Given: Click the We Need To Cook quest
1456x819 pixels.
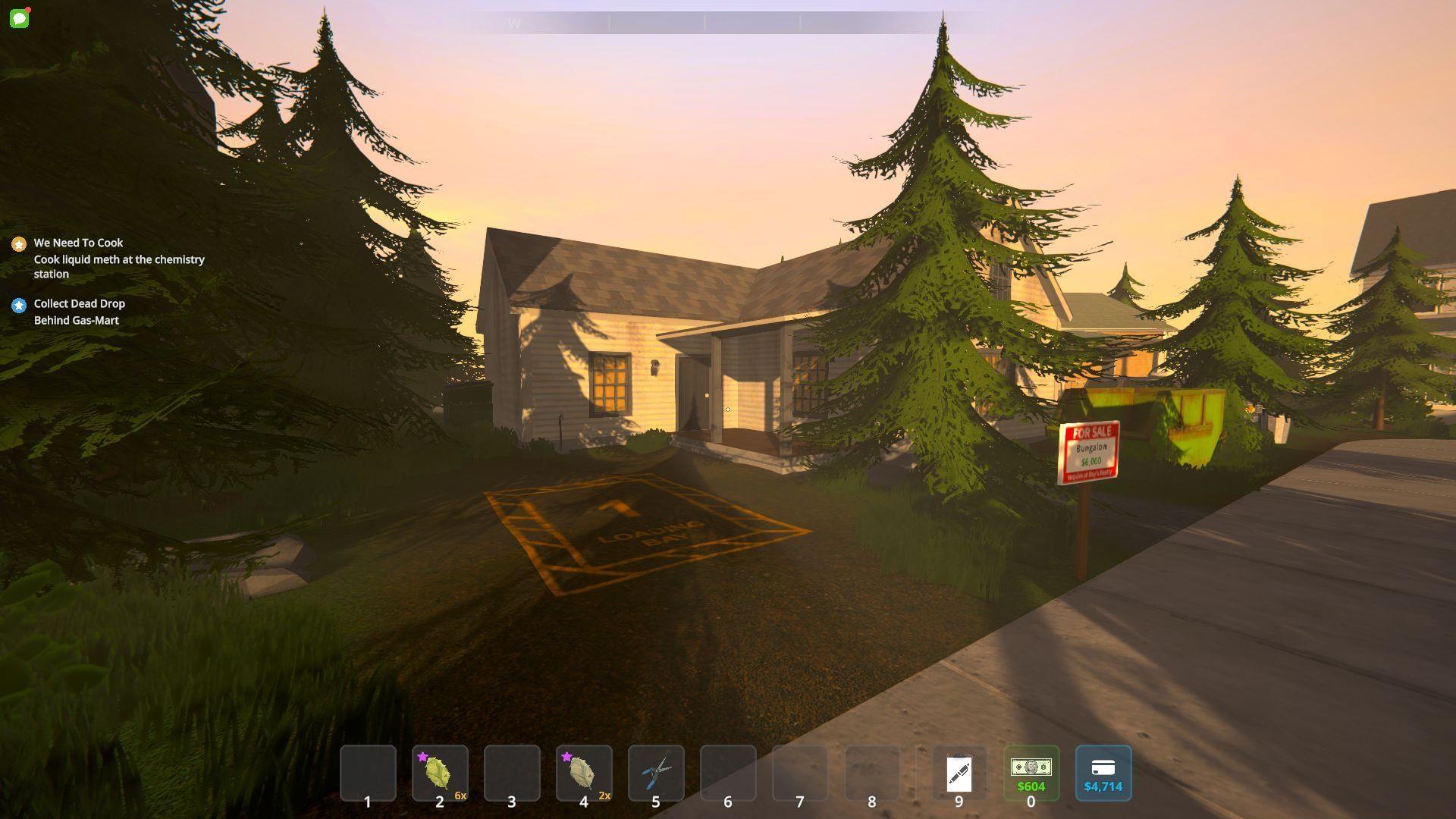Looking at the screenshot, I should point(78,243).
